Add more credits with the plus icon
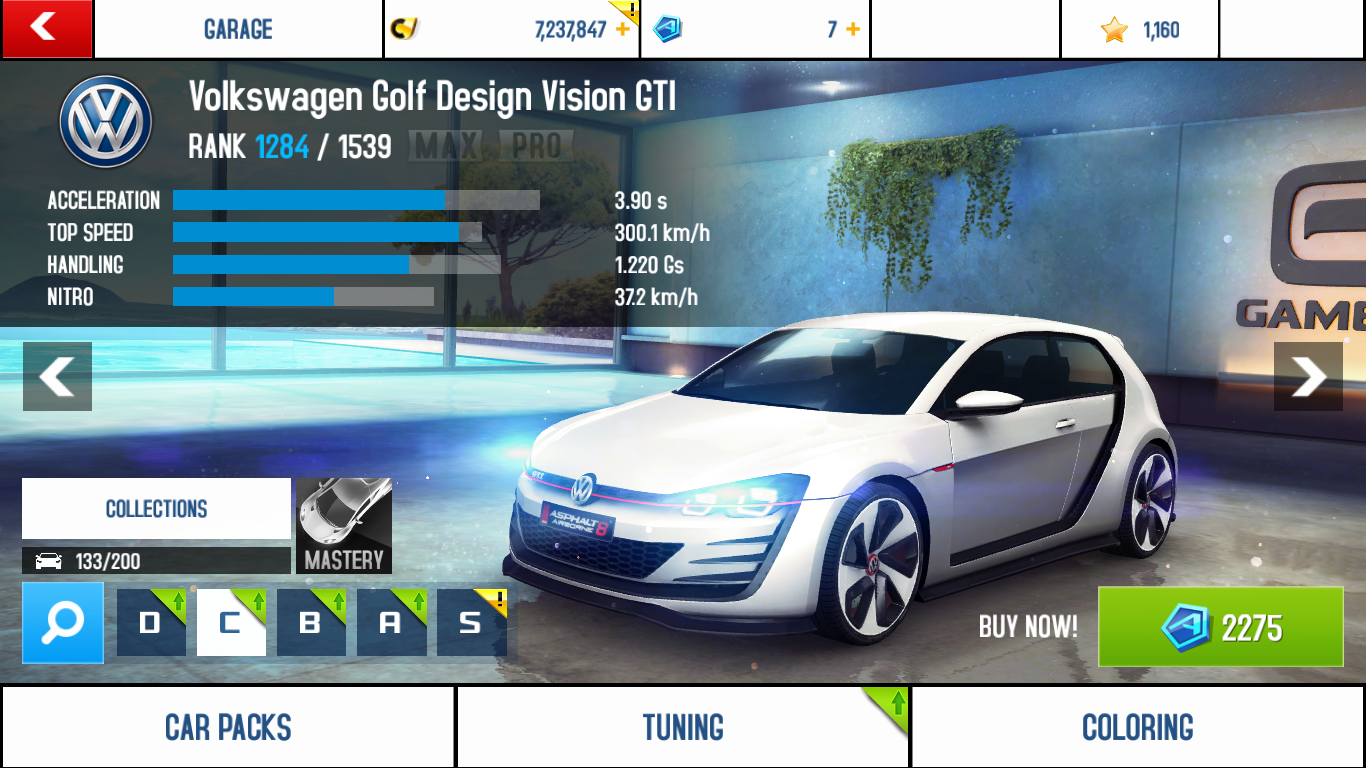1366x768 pixels. (x=623, y=29)
